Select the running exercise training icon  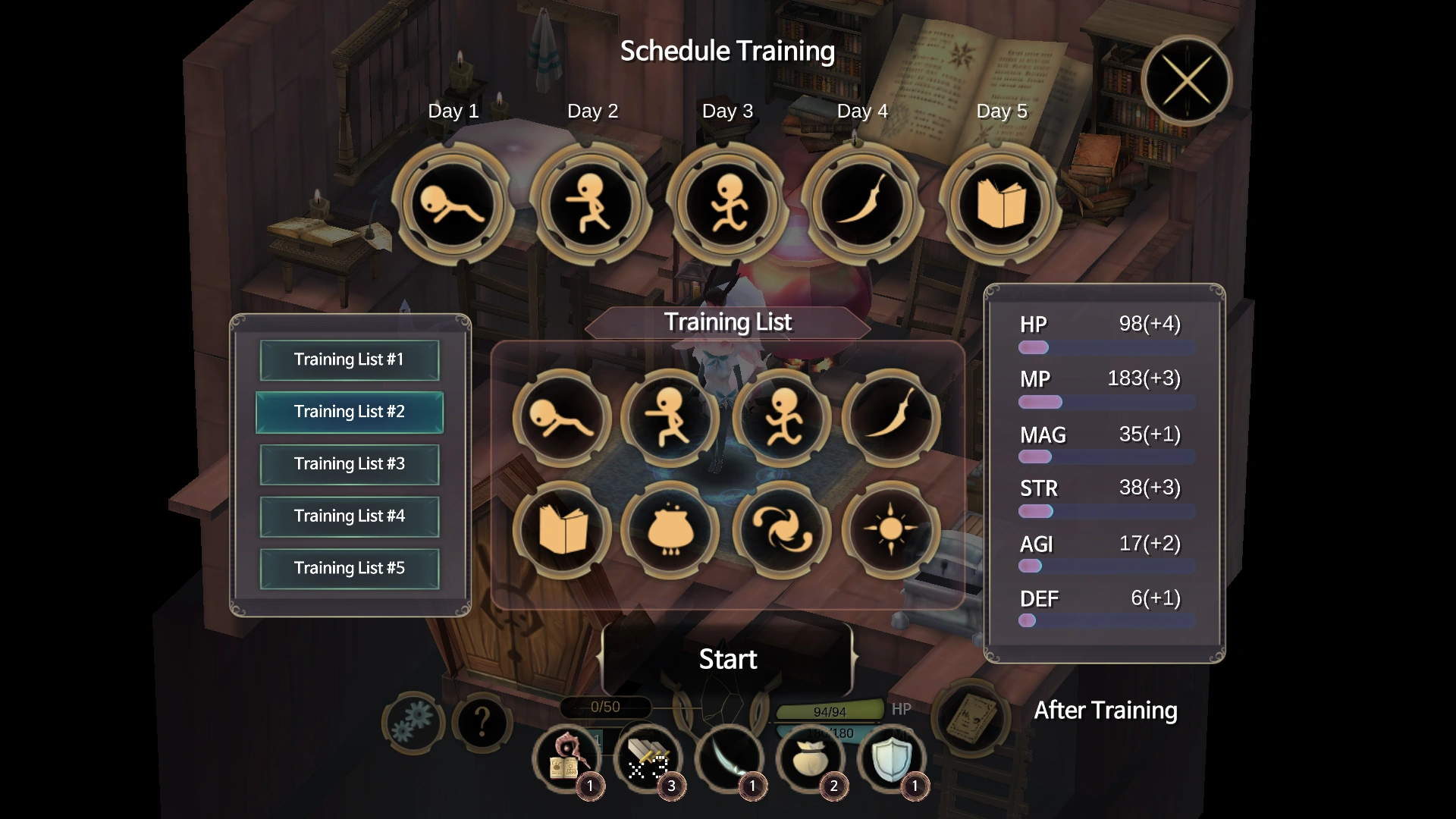click(783, 418)
